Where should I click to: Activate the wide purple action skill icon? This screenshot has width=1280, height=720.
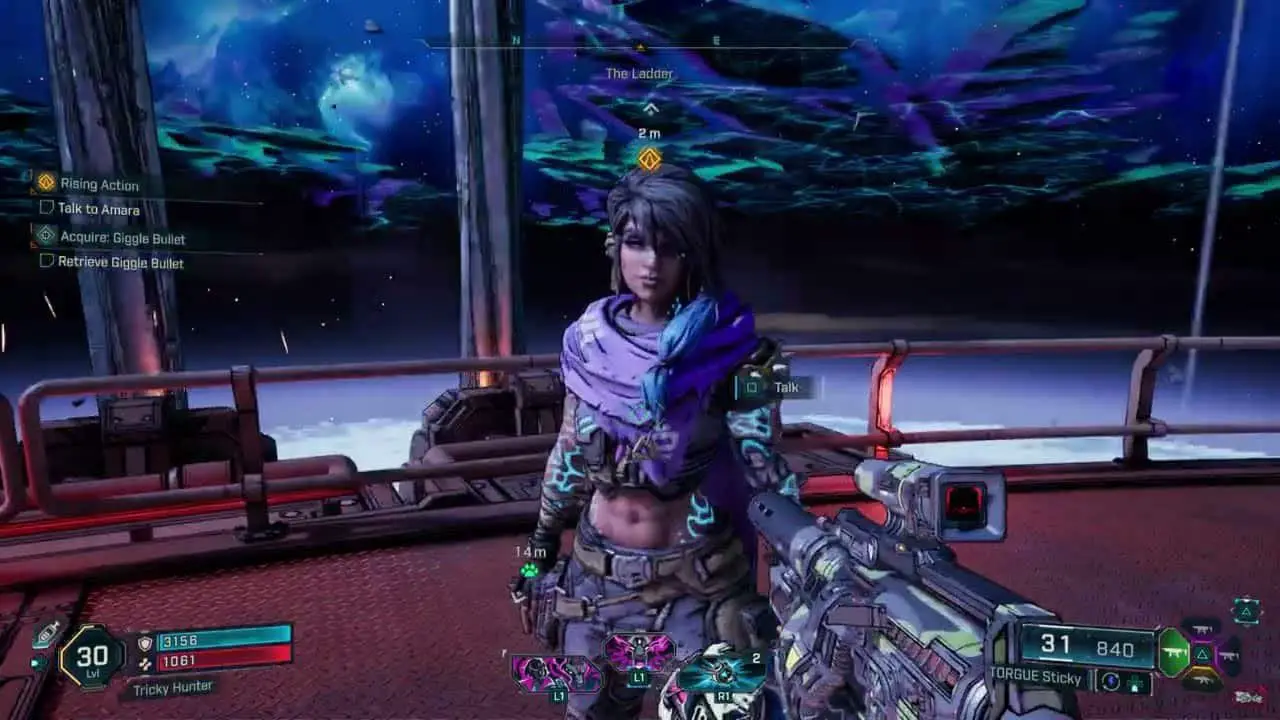point(556,673)
